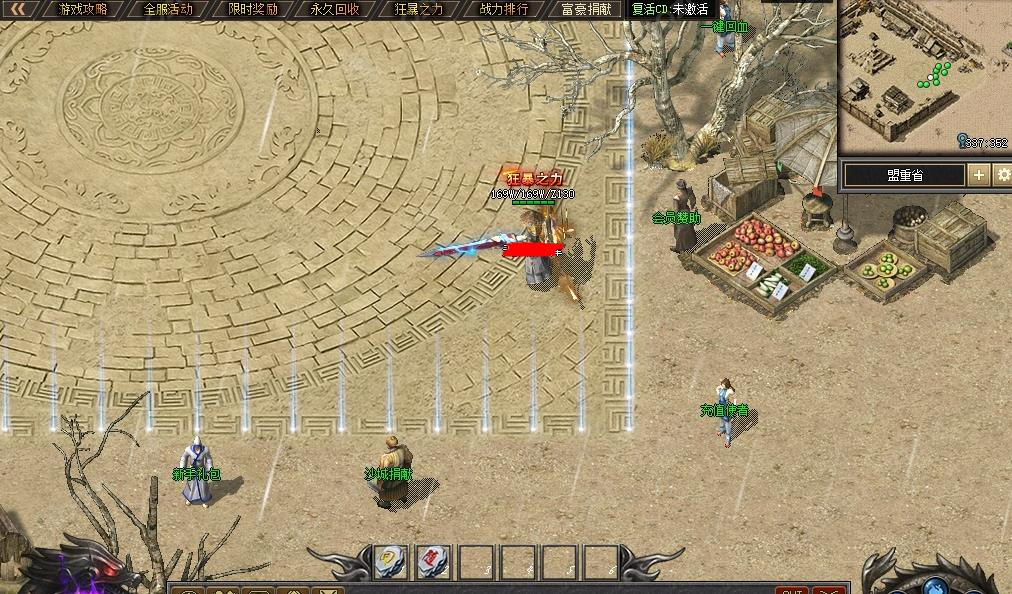Use the yellow-symbol item in the first hotbar slot
The image size is (1012, 594).
(x=390, y=562)
